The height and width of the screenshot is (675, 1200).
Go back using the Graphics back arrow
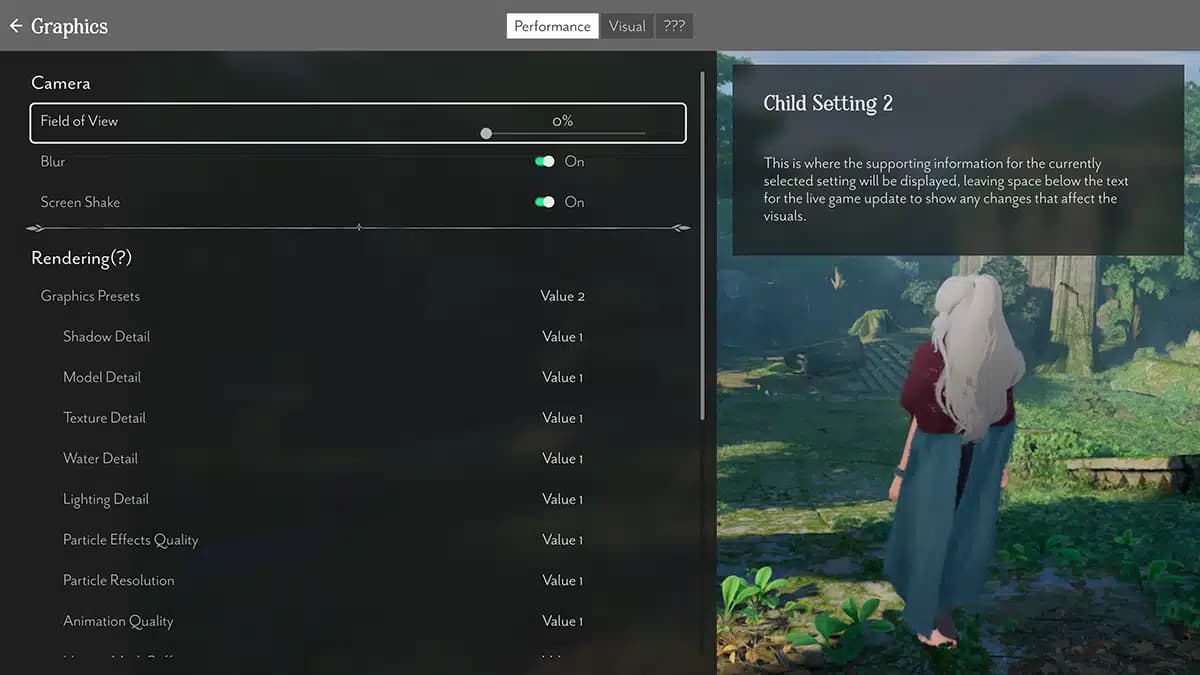click(16, 26)
